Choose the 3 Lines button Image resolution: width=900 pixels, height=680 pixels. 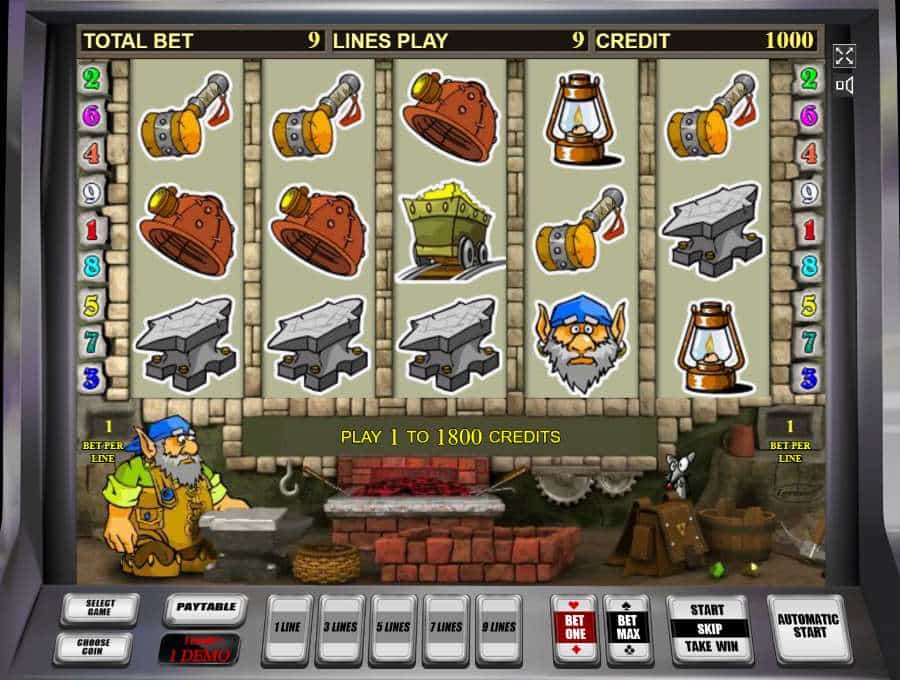pos(338,629)
